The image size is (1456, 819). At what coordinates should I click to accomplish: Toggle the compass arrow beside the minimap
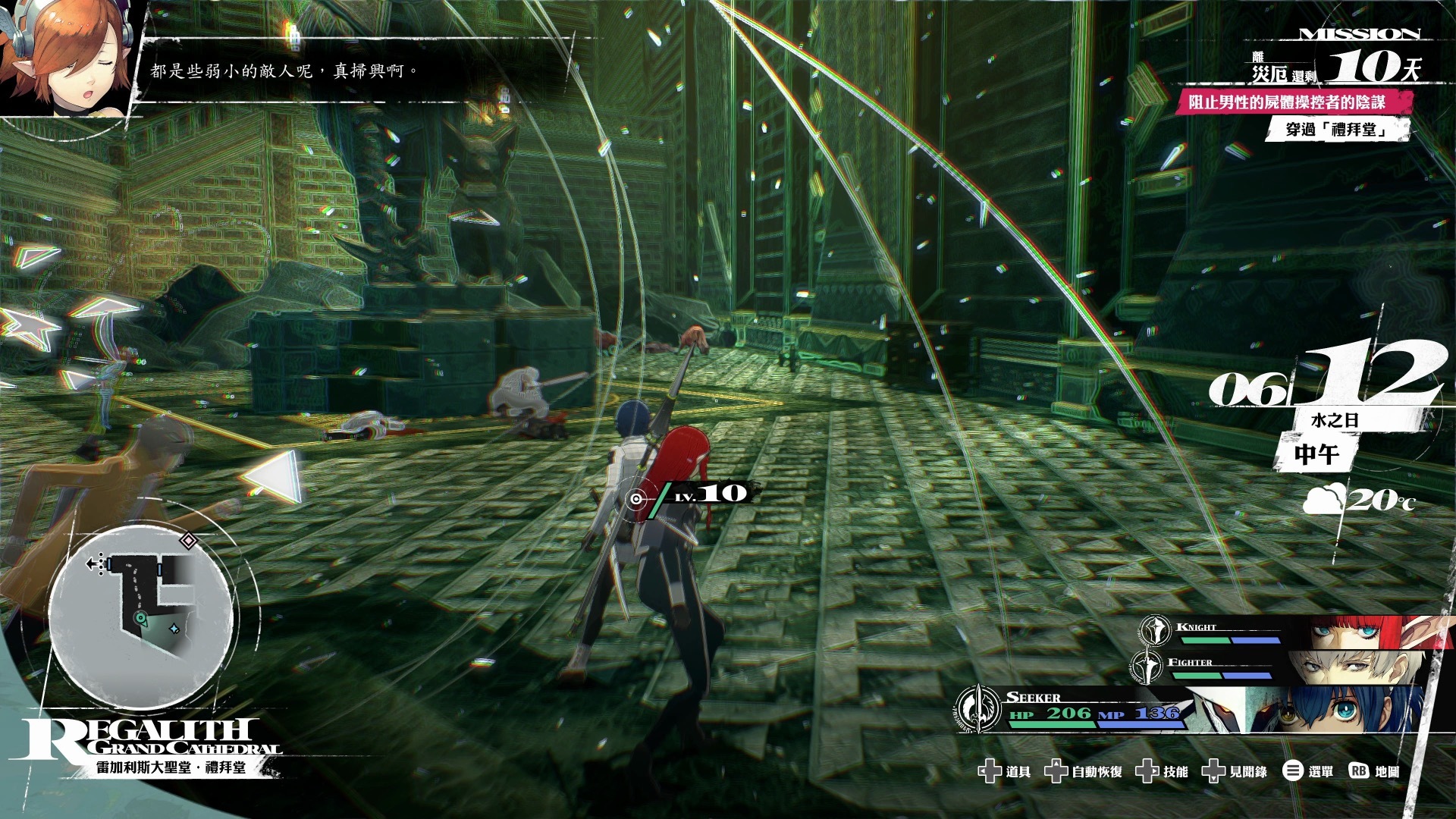click(x=93, y=562)
